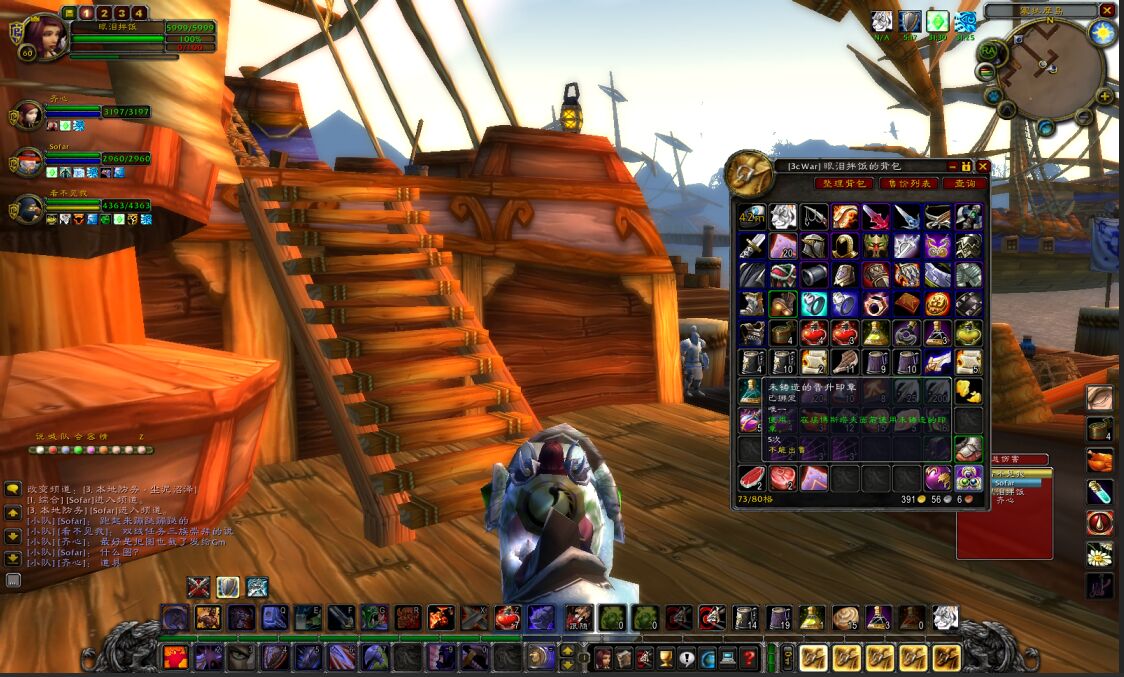This screenshot has height=677, width=1124.
Task: Click the green RA minimap button
Action: click(x=989, y=50)
